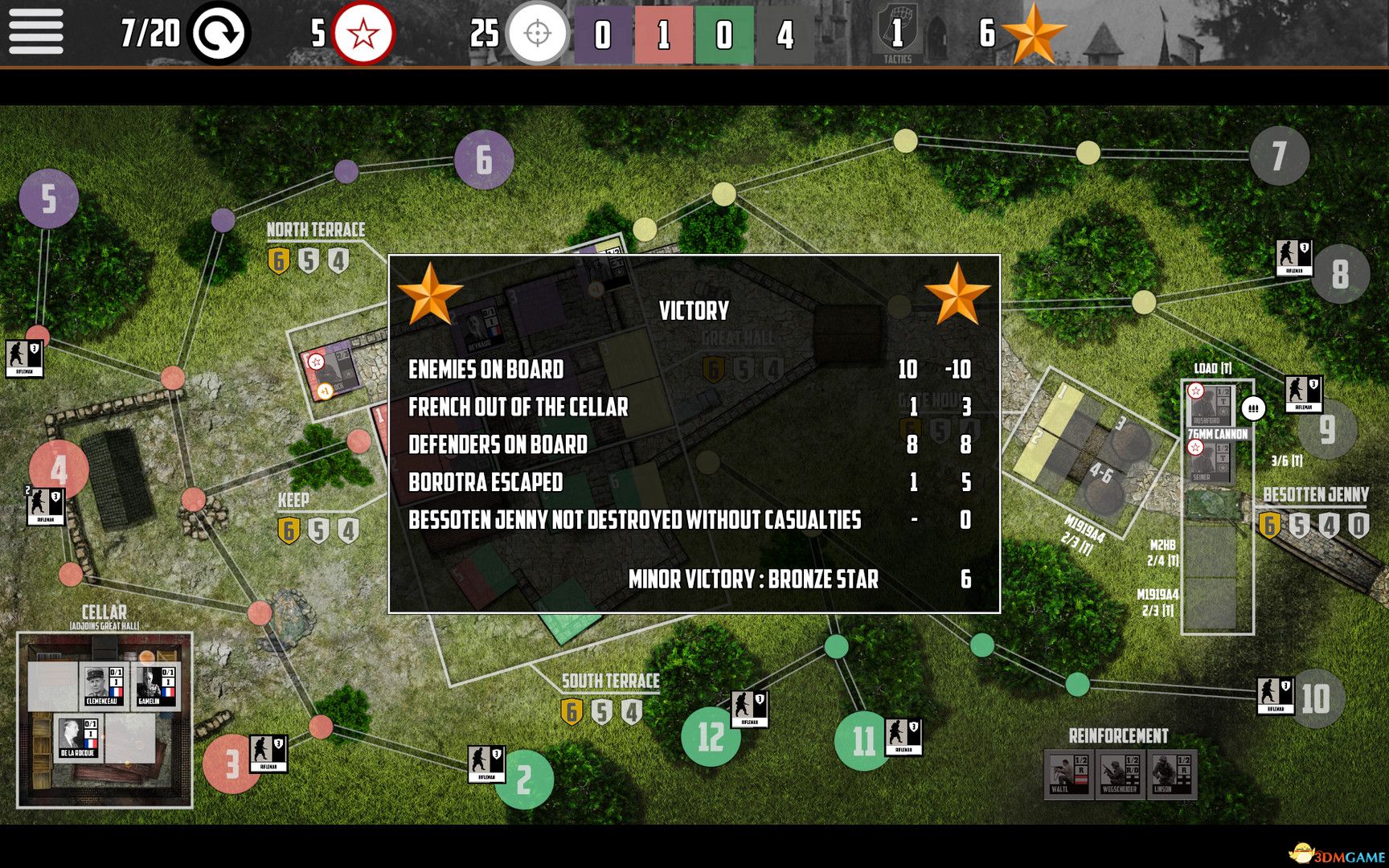Select the red star objective icon
The width and height of the screenshot is (1389, 868).
pyautogui.click(x=363, y=34)
